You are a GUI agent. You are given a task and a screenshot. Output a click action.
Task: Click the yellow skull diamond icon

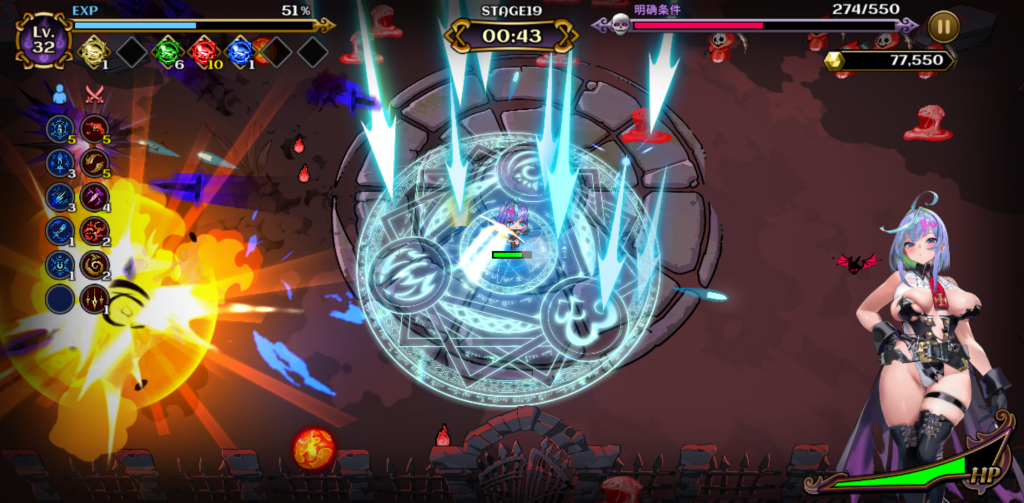93,51
